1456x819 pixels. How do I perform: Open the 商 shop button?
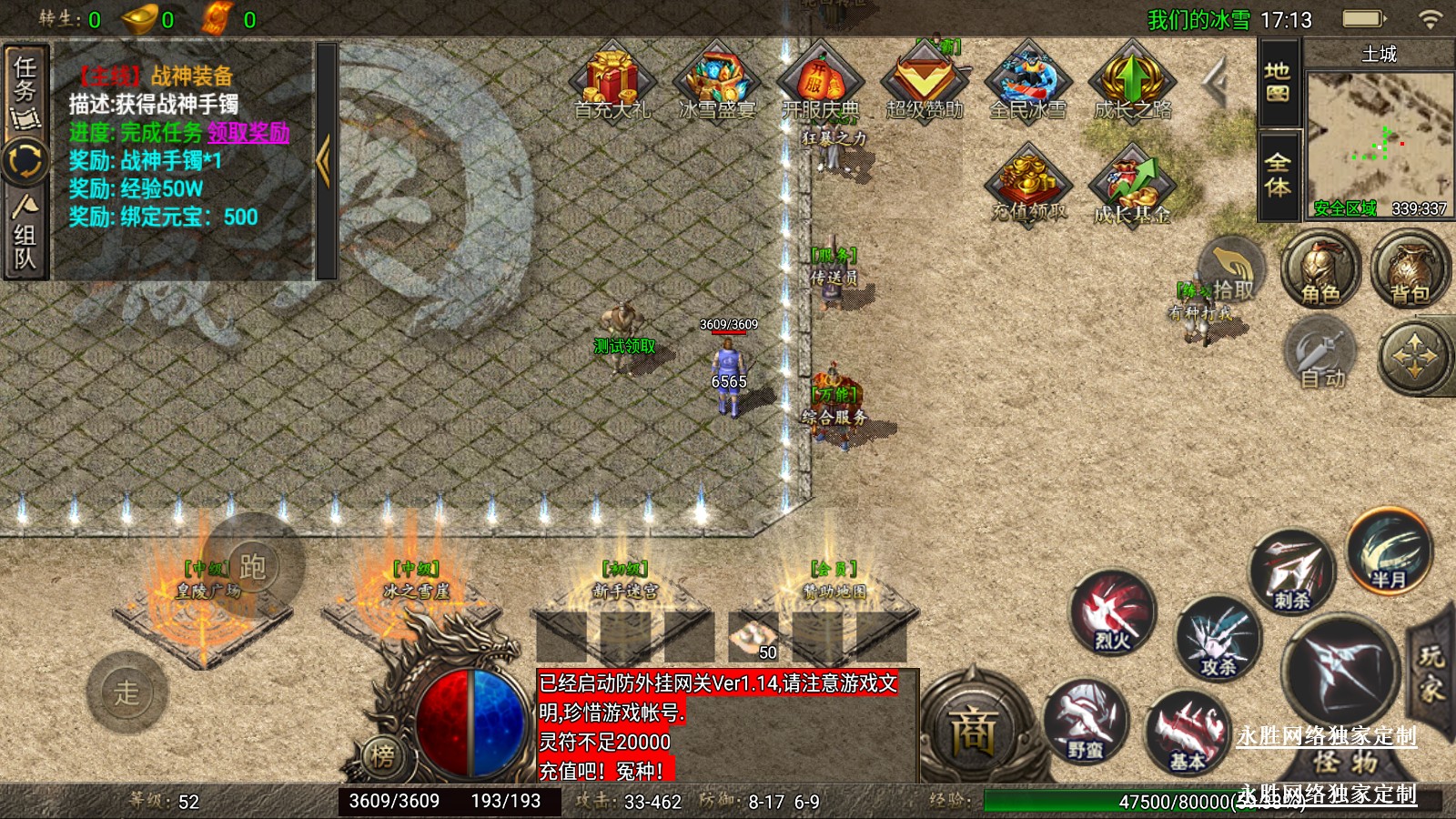click(973, 729)
